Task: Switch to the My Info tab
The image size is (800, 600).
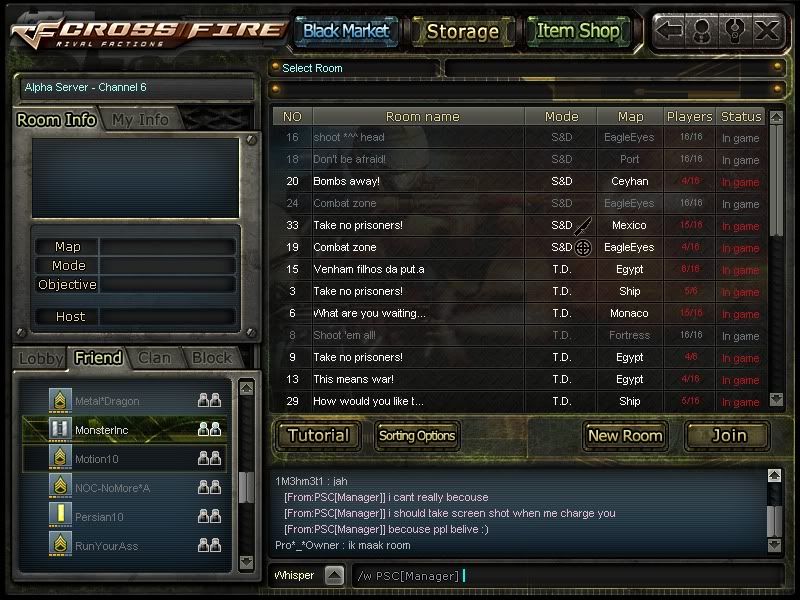Action: [x=140, y=120]
